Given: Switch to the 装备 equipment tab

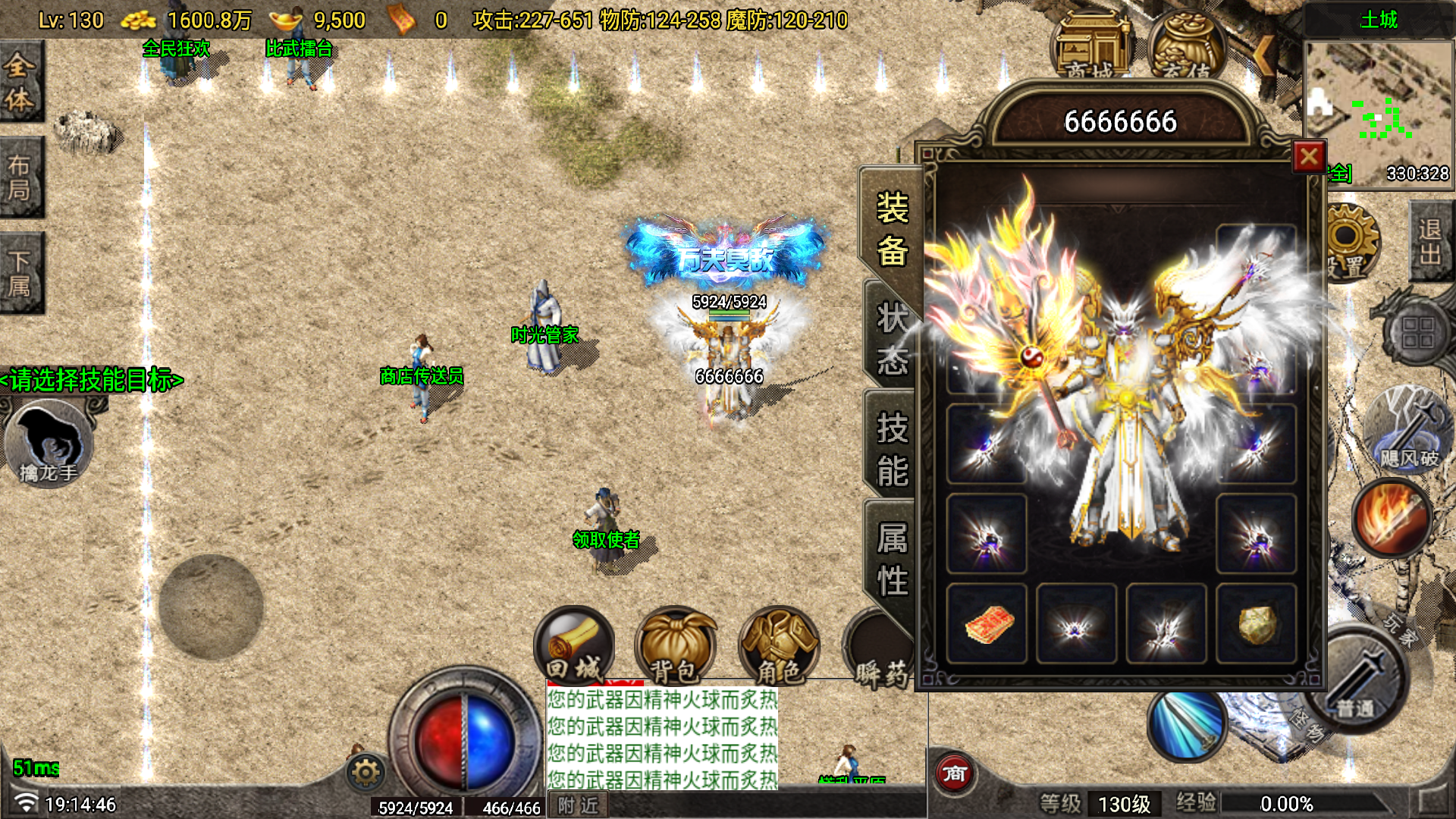Looking at the screenshot, I should click(x=892, y=229).
